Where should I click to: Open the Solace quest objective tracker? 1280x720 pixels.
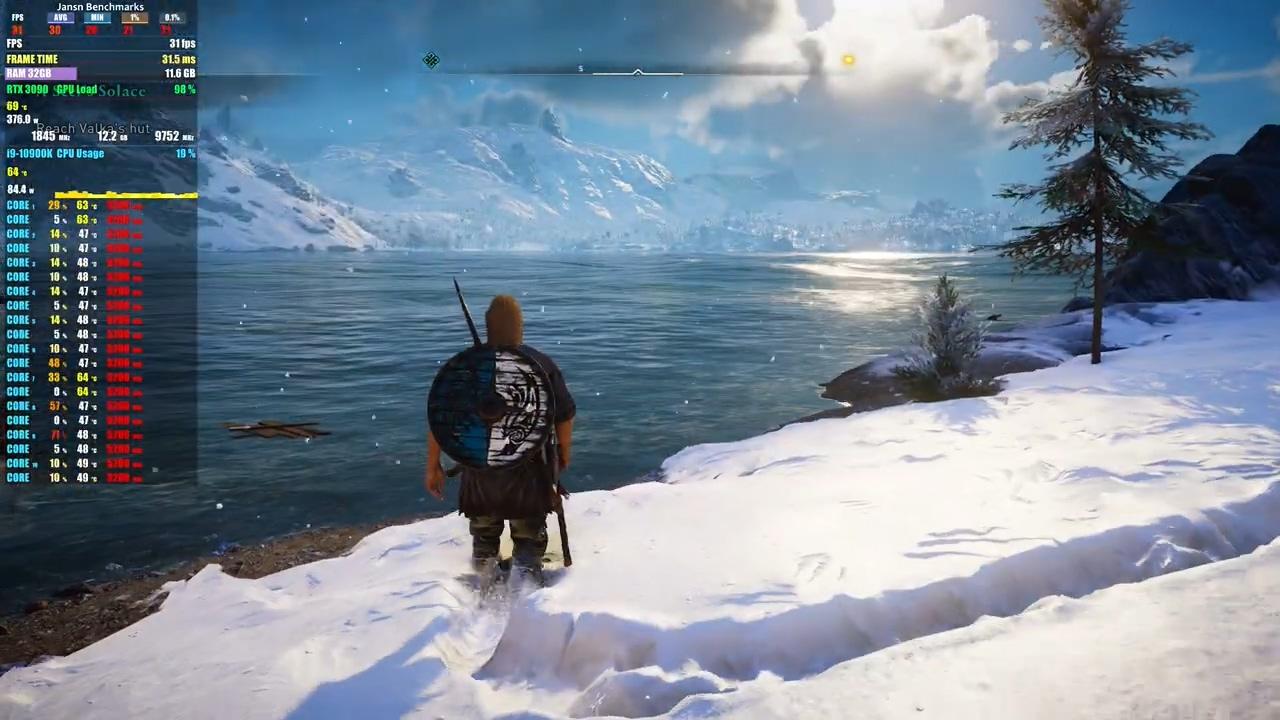(x=122, y=91)
